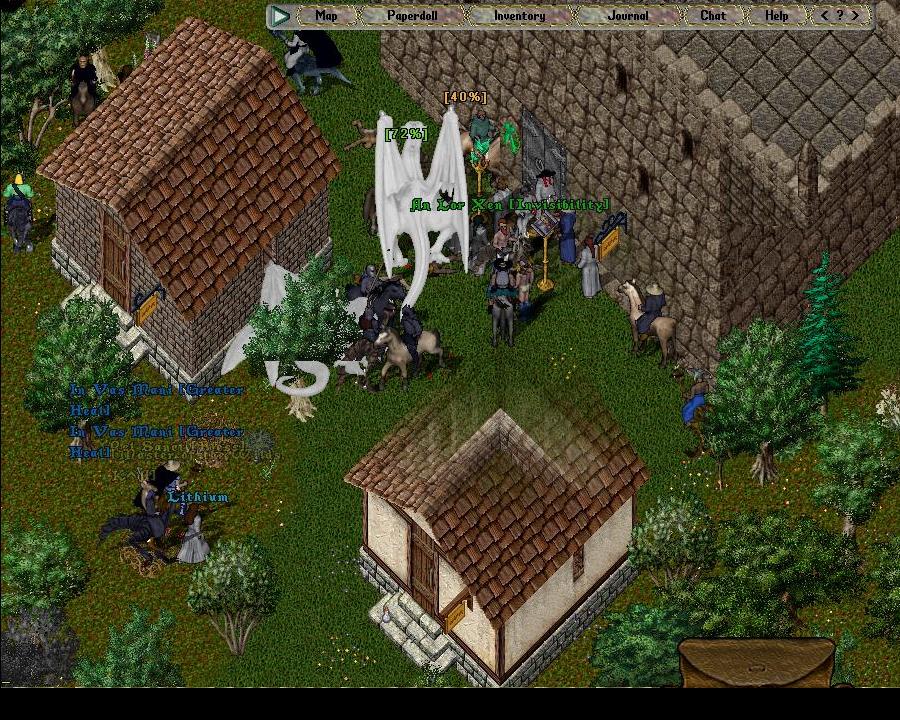Click the Help button
Image resolution: width=900 pixels, height=720 pixels.
(776, 15)
